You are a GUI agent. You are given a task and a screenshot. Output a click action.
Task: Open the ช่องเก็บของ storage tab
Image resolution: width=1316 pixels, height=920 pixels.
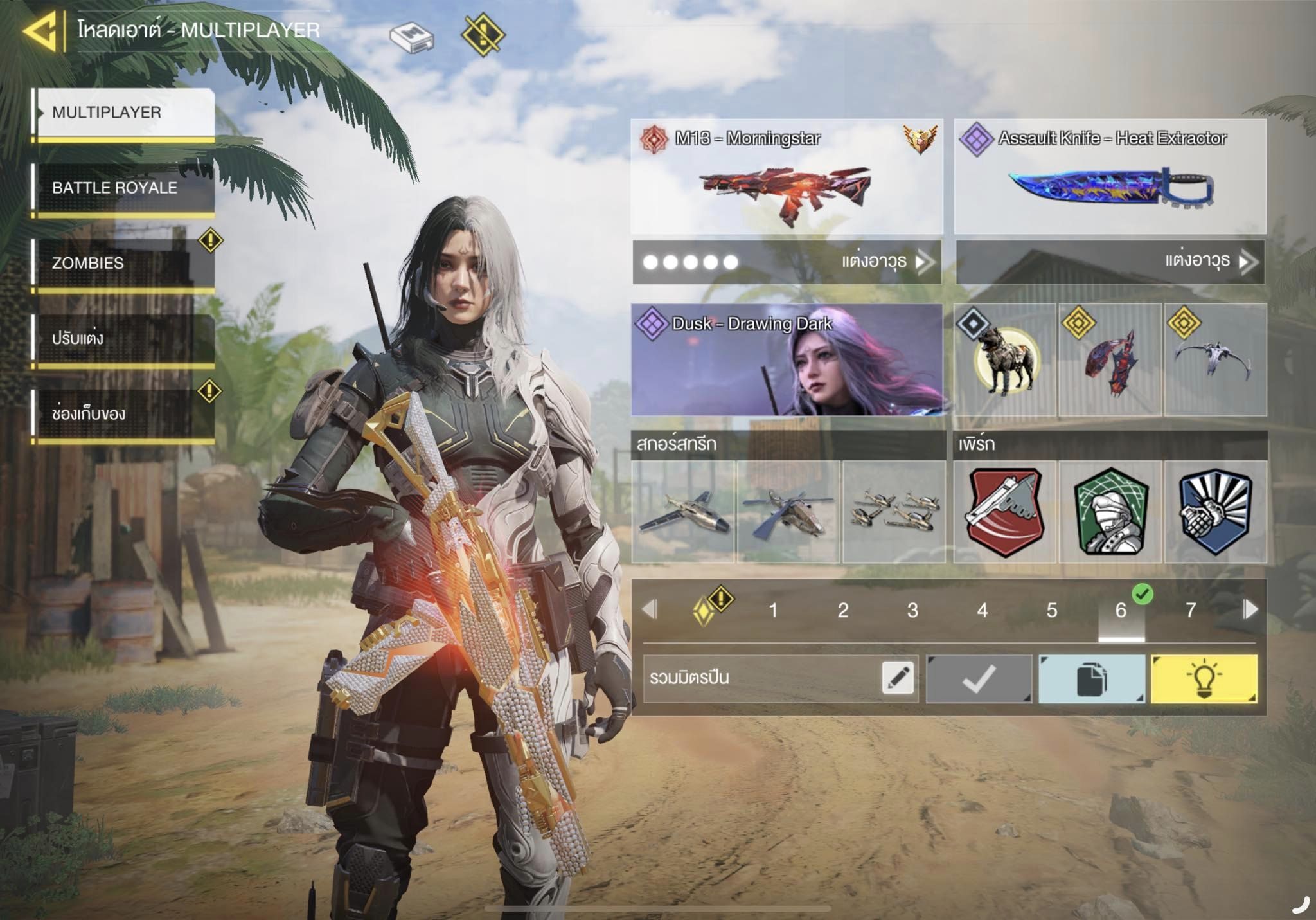[x=124, y=413]
